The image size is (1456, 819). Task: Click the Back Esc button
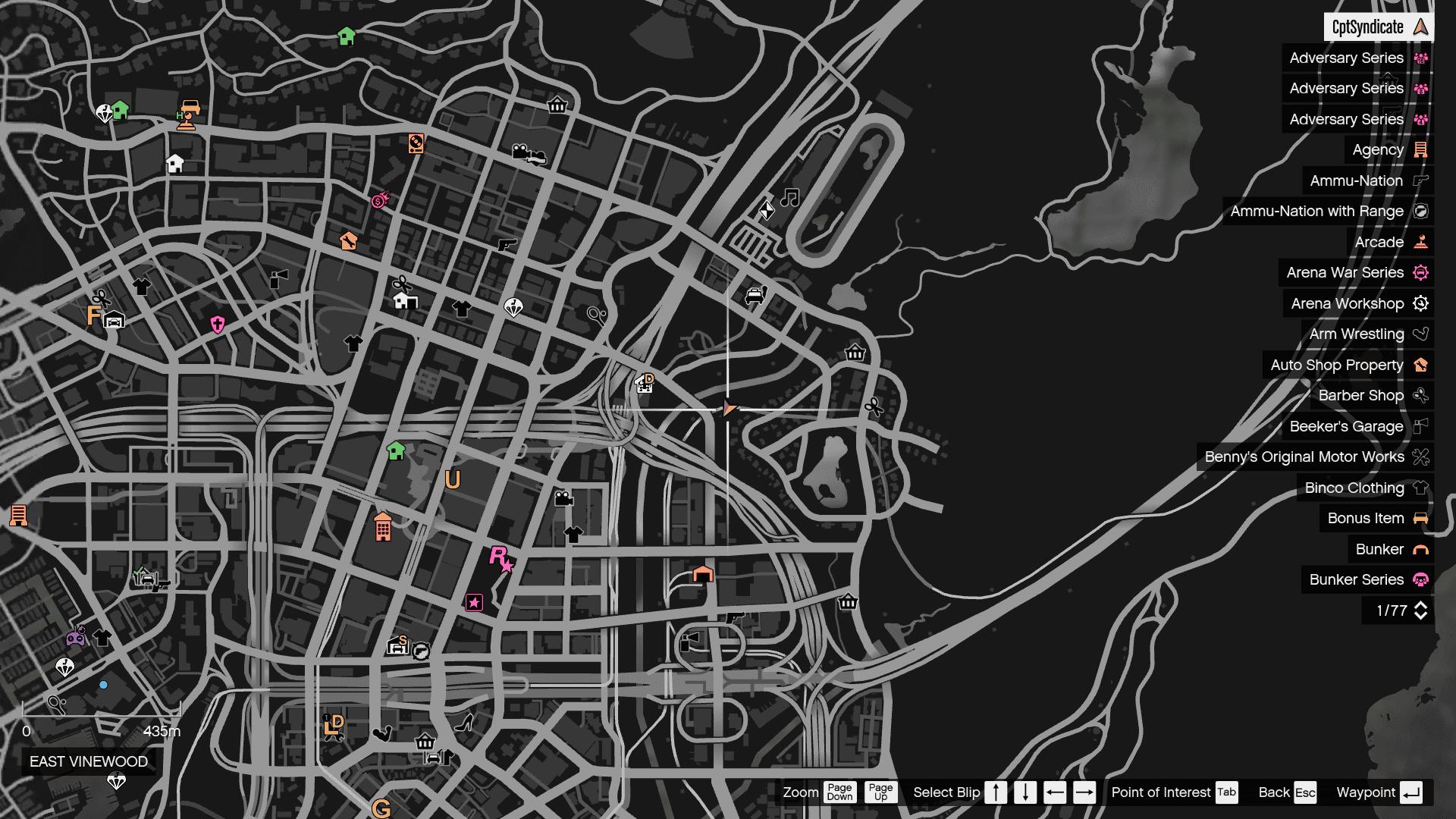[x=1304, y=792]
